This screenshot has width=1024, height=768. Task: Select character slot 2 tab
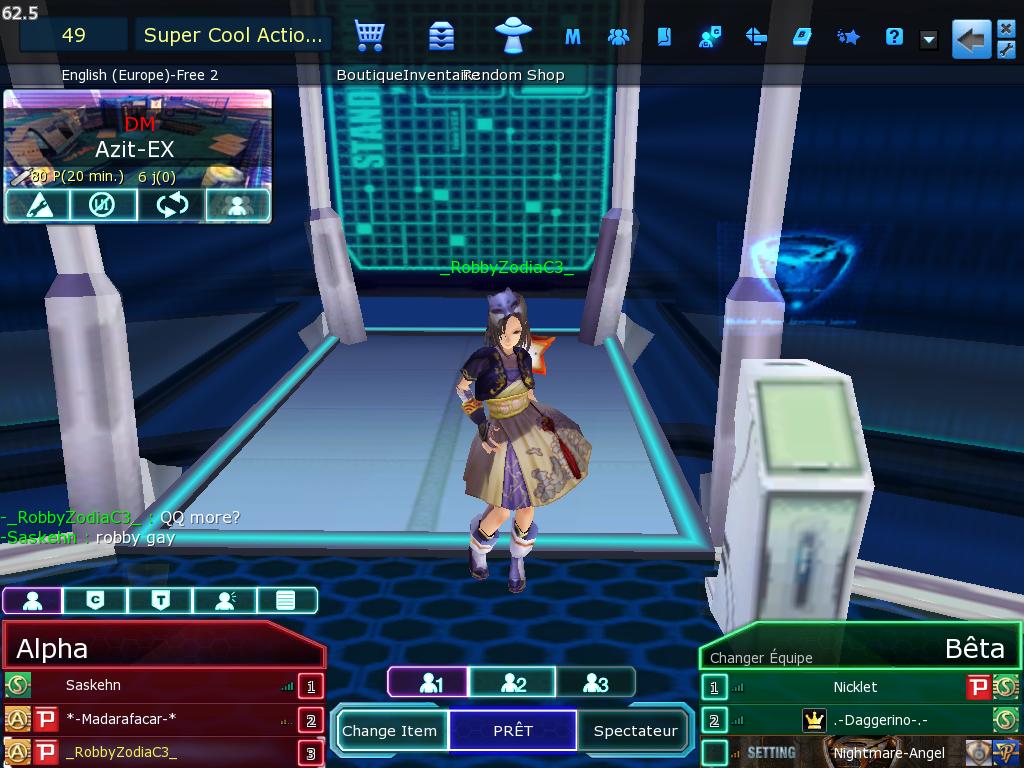512,683
